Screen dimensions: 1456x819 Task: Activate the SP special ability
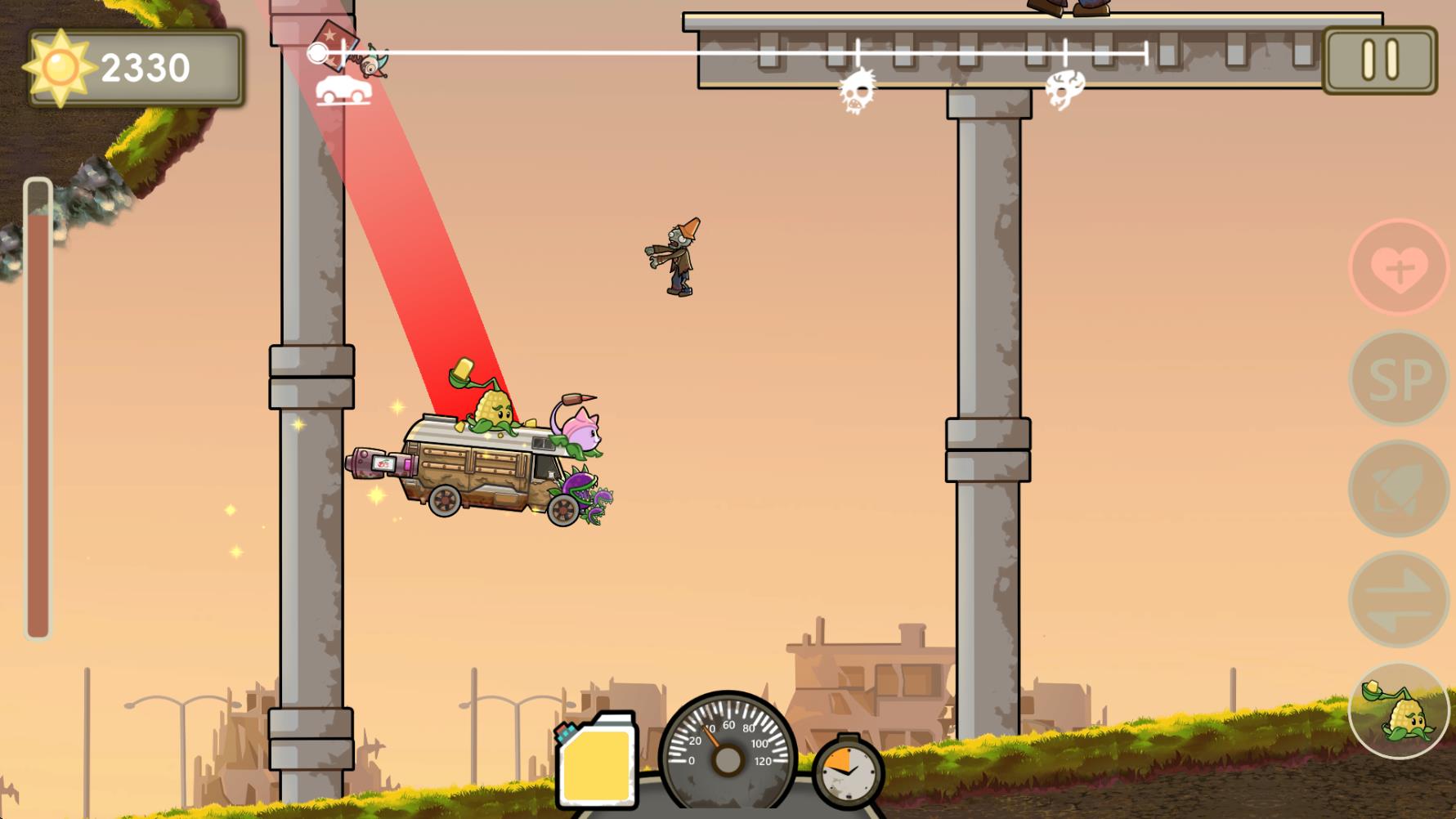coord(1399,378)
